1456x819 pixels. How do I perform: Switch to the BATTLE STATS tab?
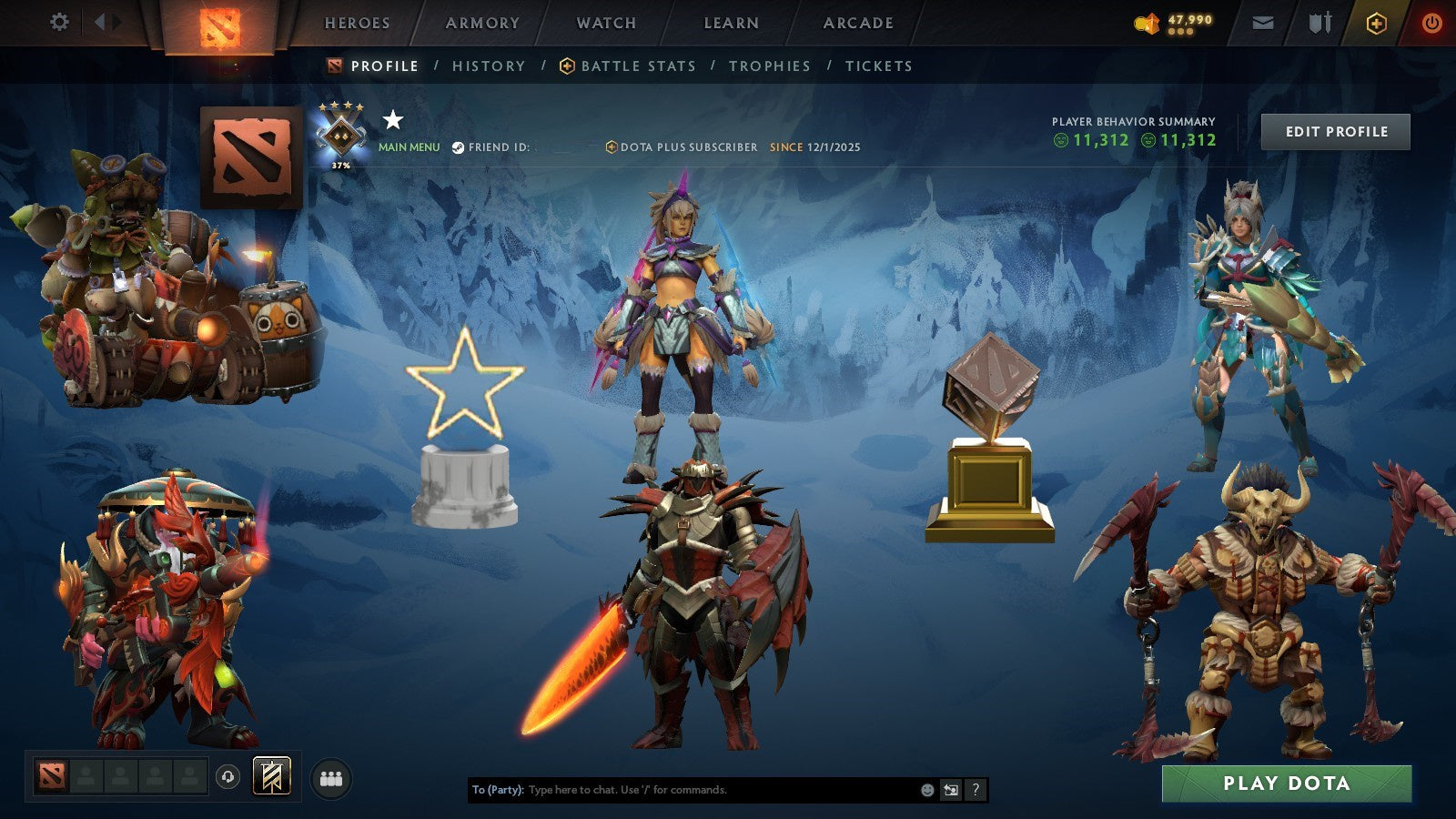pyautogui.click(x=638, y=66)
